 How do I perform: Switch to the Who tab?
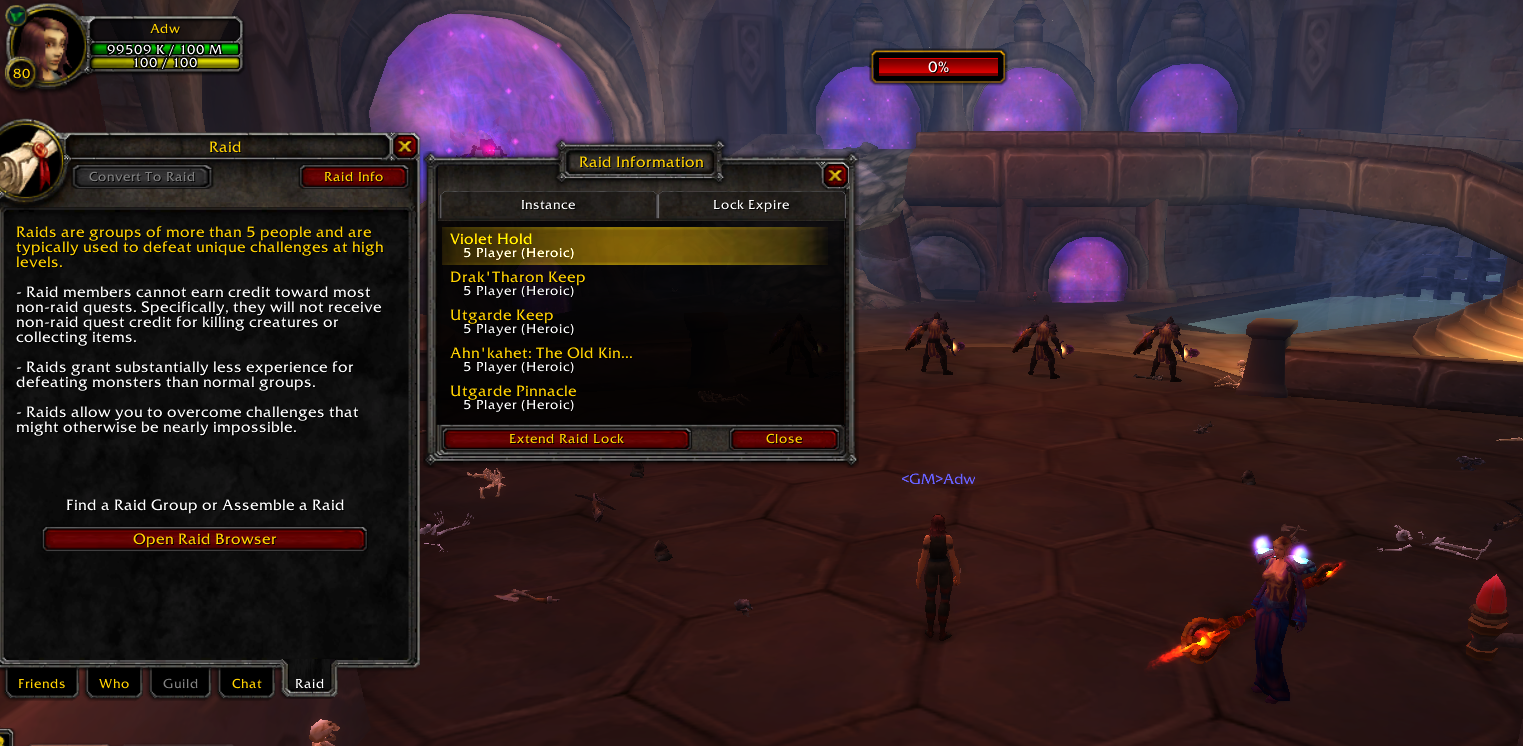[114, 683]
